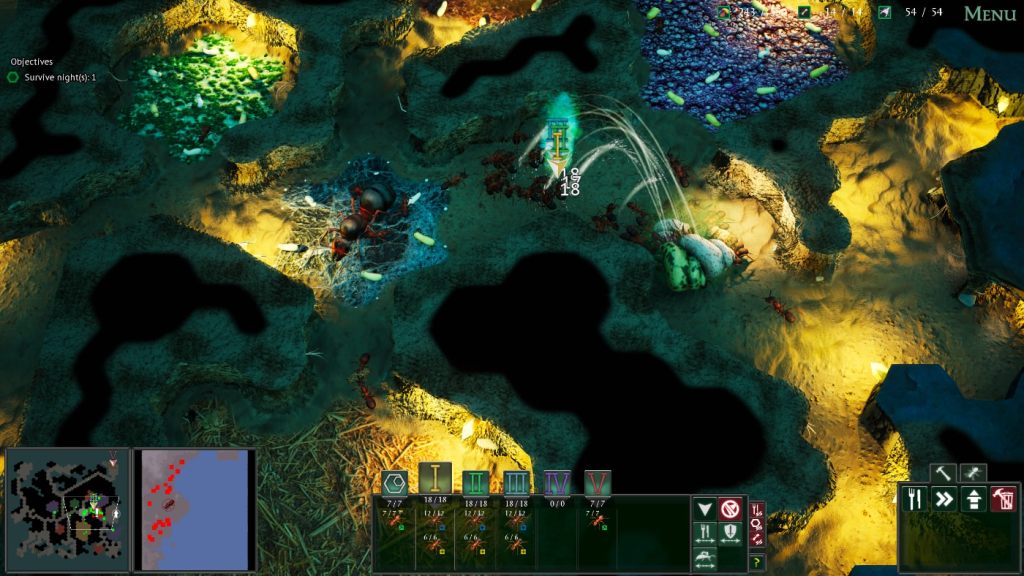Select pheromone group V tab
The width and height of the screenshot is (1024, 576).
click(x=598, y=483)
